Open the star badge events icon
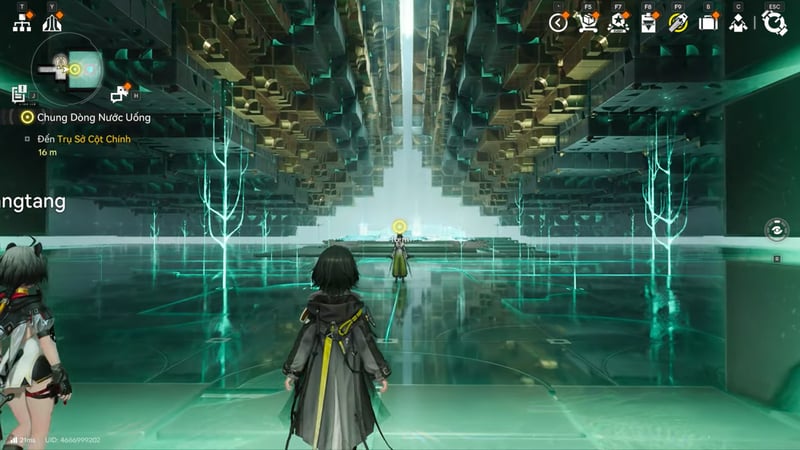The height and width of the screenshot is (450, 800). [x=618, y=23]
